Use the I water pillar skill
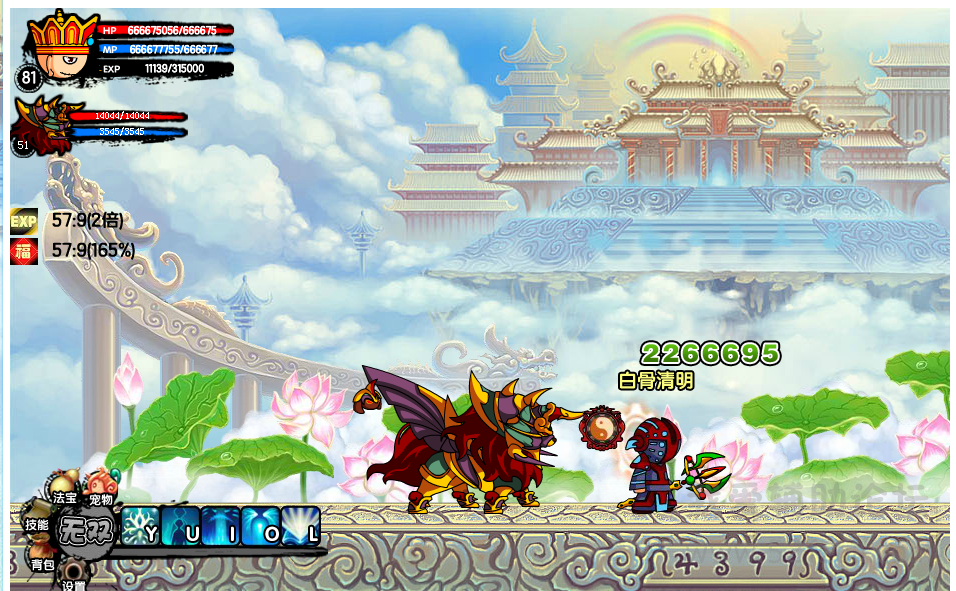This screenshot has height=591, width=956. click(x=220, y=526)
